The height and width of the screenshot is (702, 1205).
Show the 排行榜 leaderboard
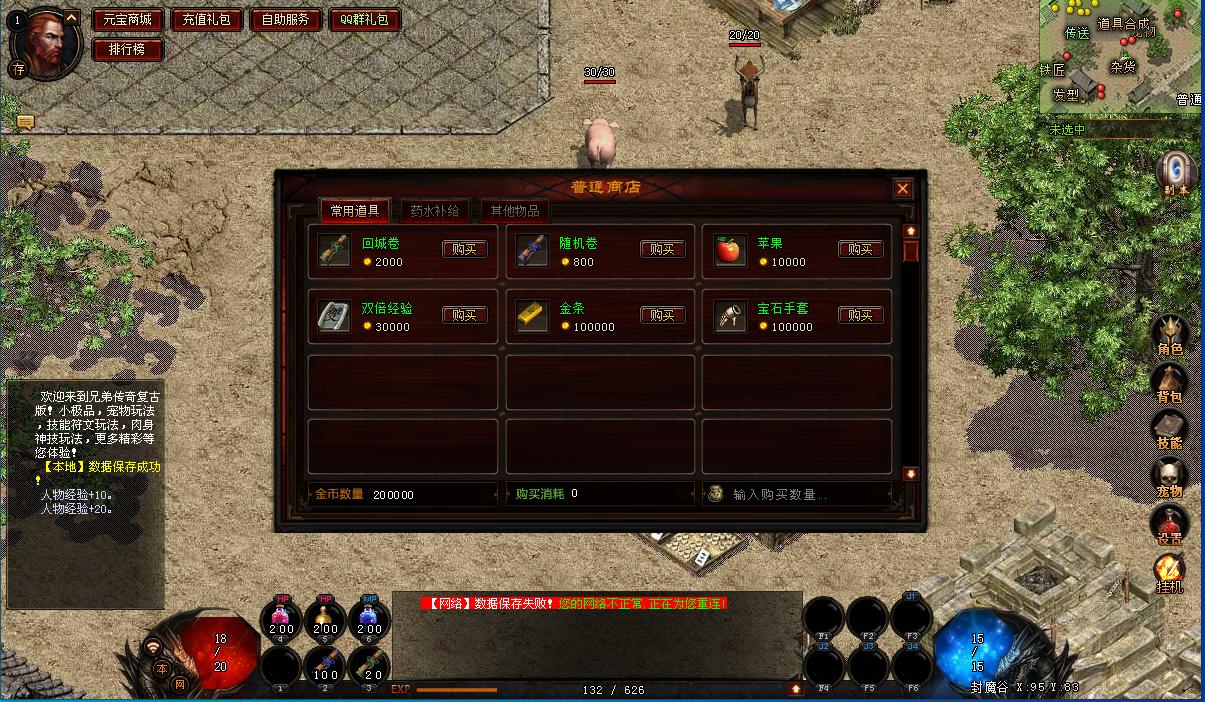[127, 49]
